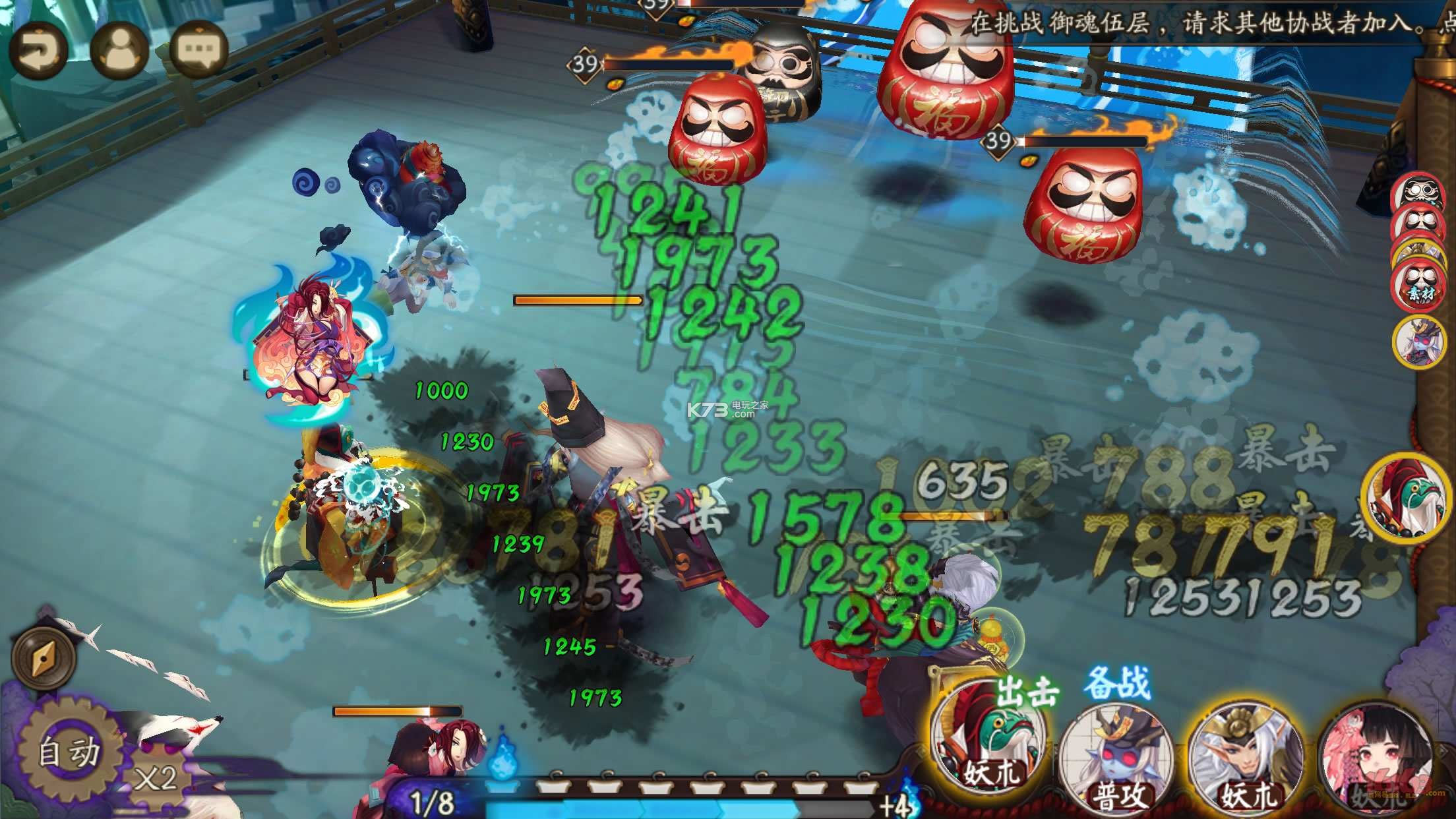Open the friends profile icon

click(x=119, y=51)
